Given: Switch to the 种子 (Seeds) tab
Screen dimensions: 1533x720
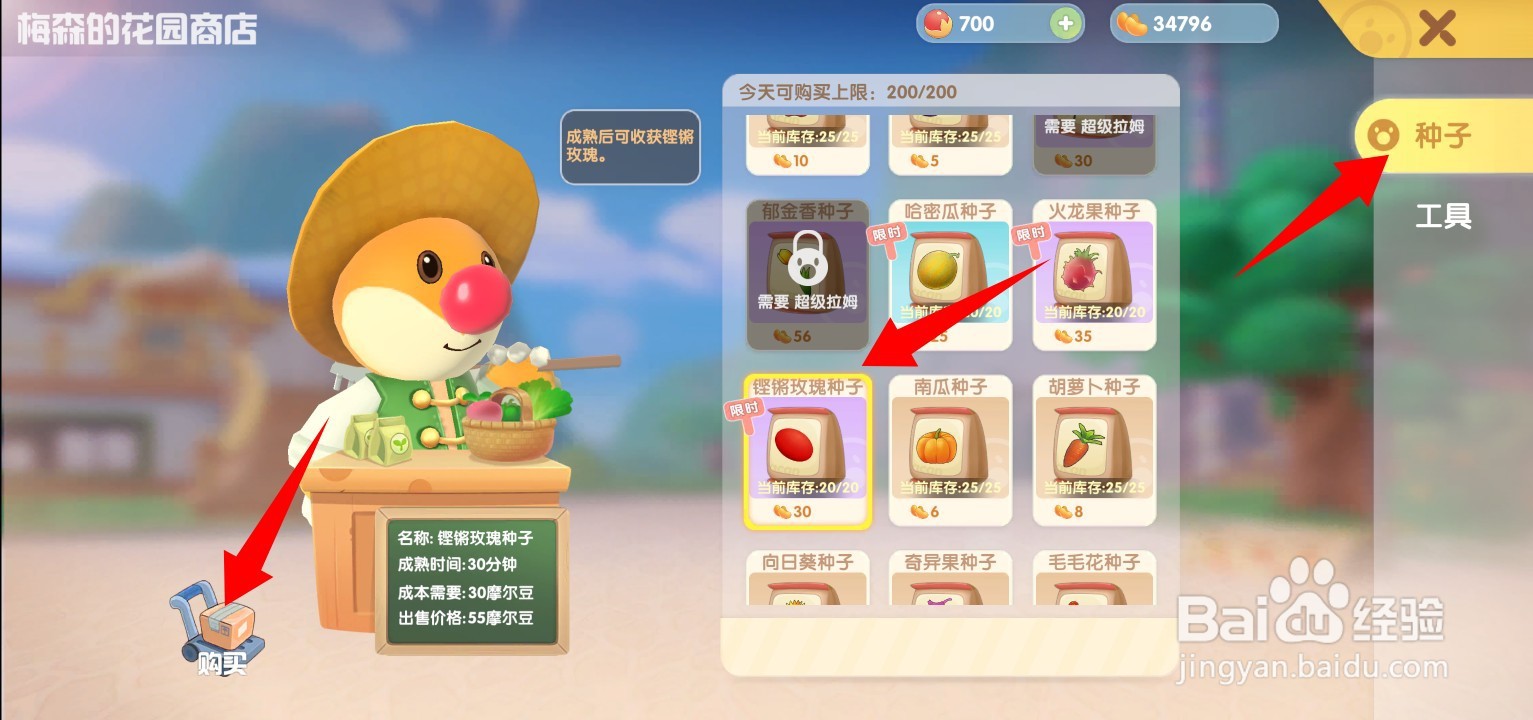Looking at the screenshot, I should click(x=1440, y=138).
